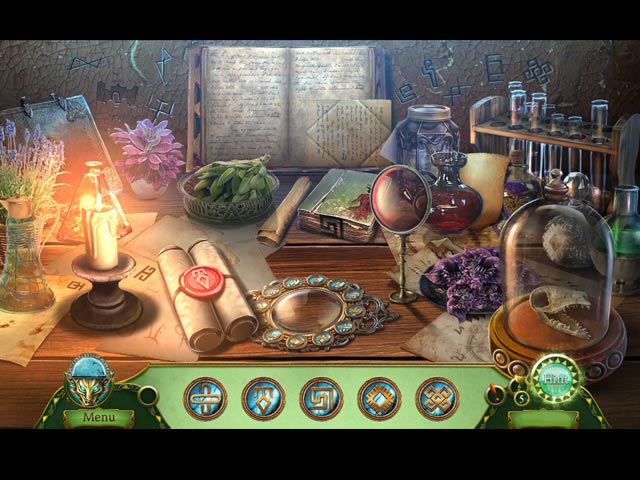Open the Menu button
This screenshot has width=640, height=480.
point(99,417)
